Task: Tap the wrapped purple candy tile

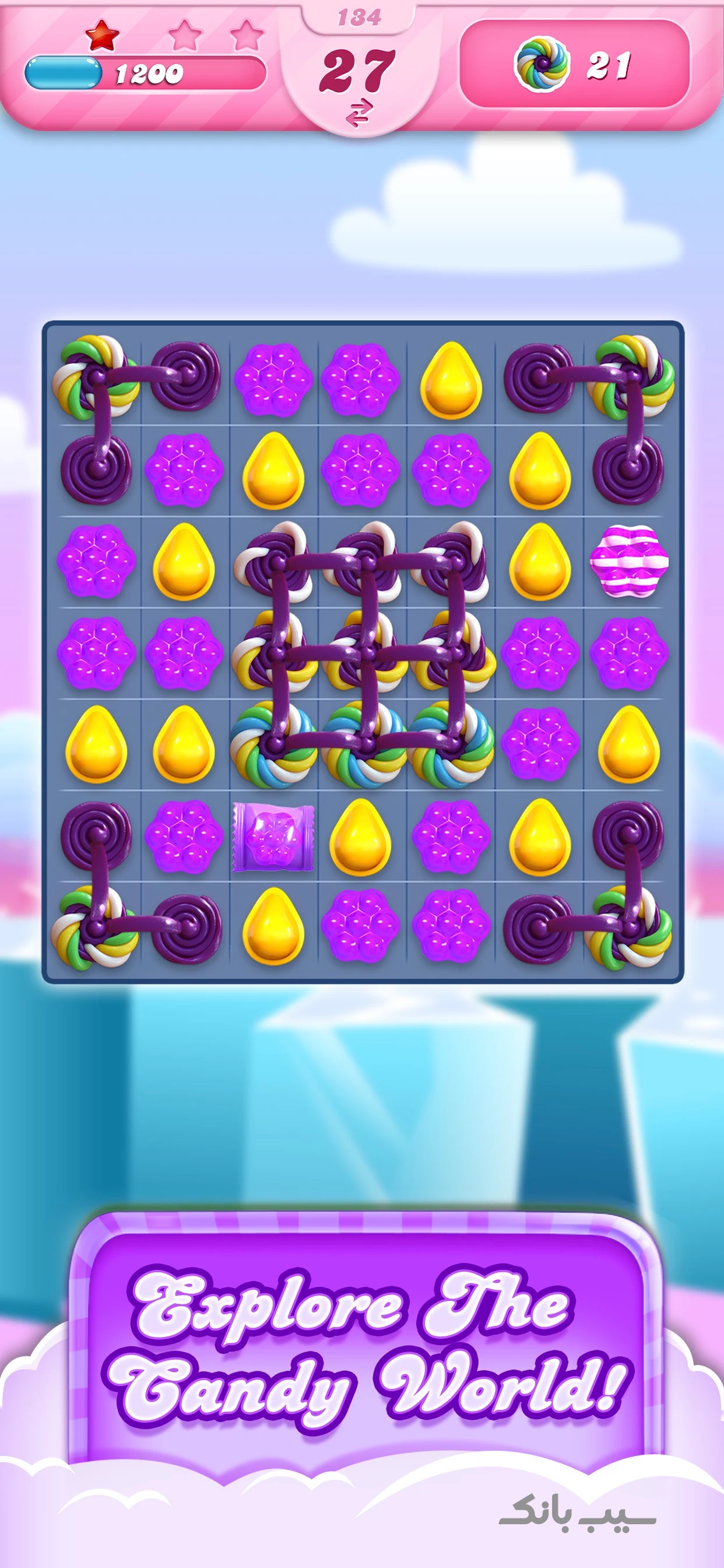Action: pos(273,836)
